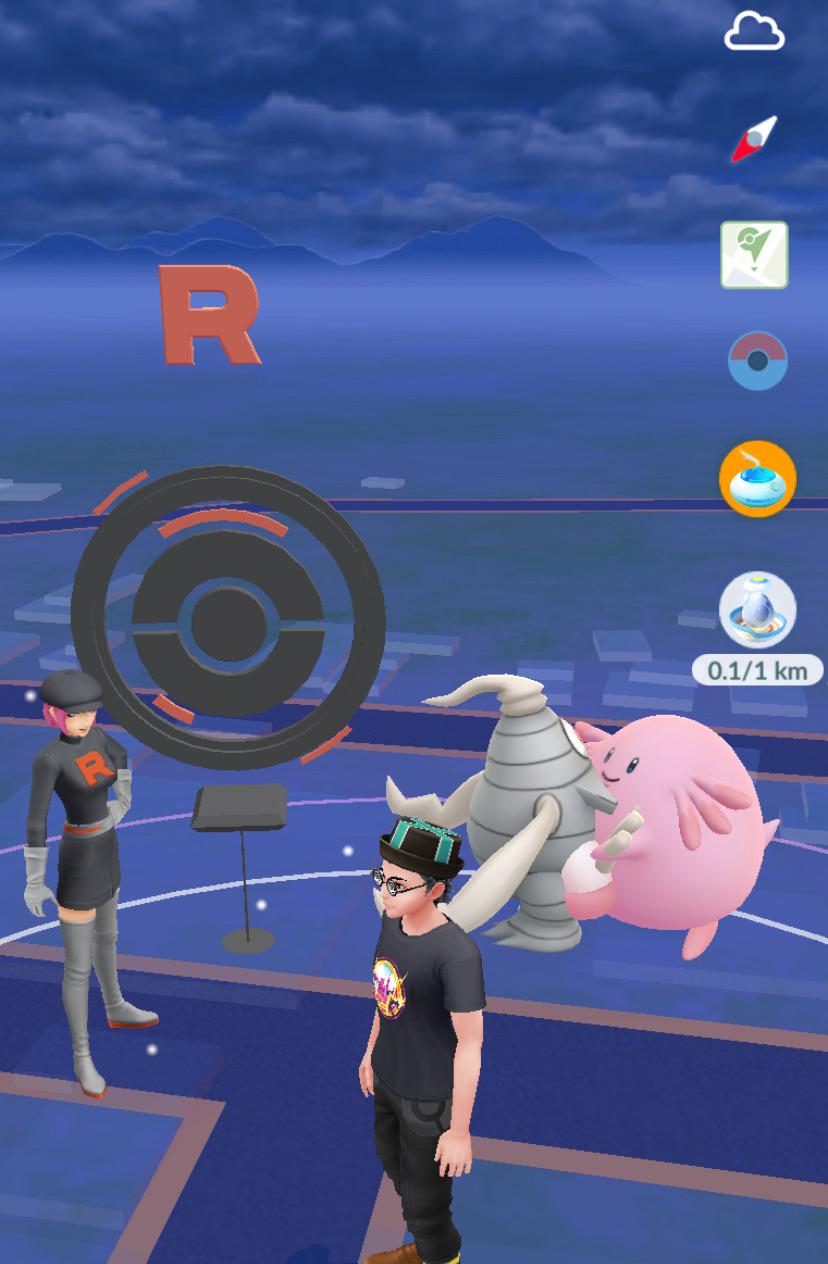
Task: Tap the compass to reorient the map
Action: (x=754, y=140)
